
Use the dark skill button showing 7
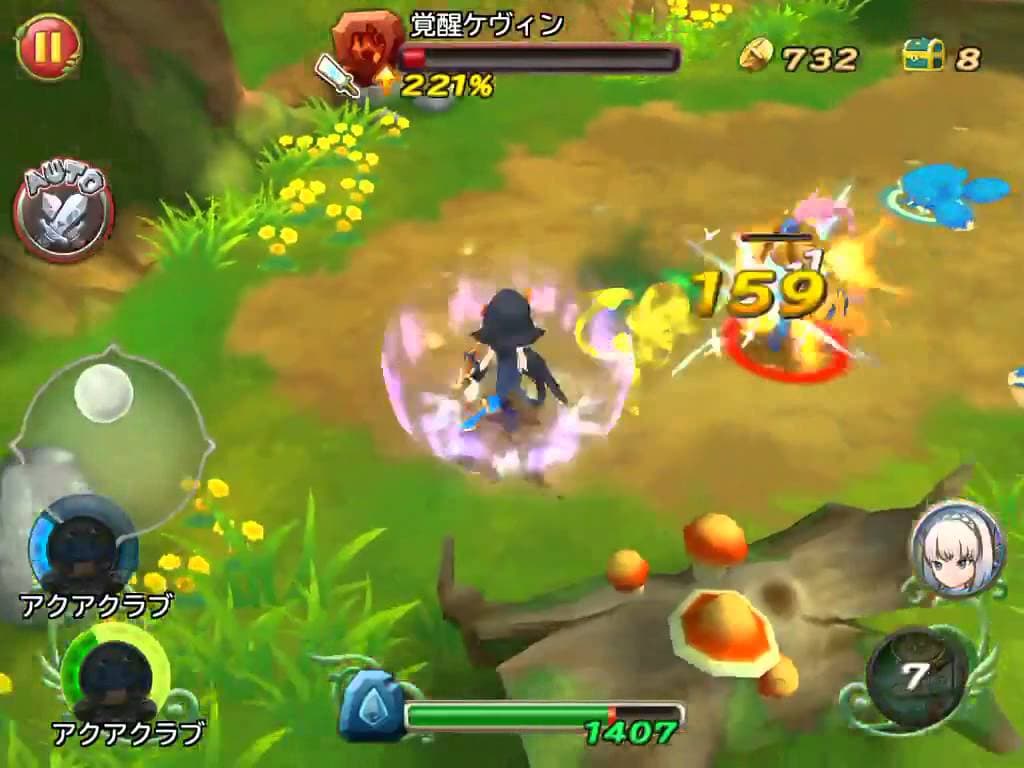coord(916,677)
